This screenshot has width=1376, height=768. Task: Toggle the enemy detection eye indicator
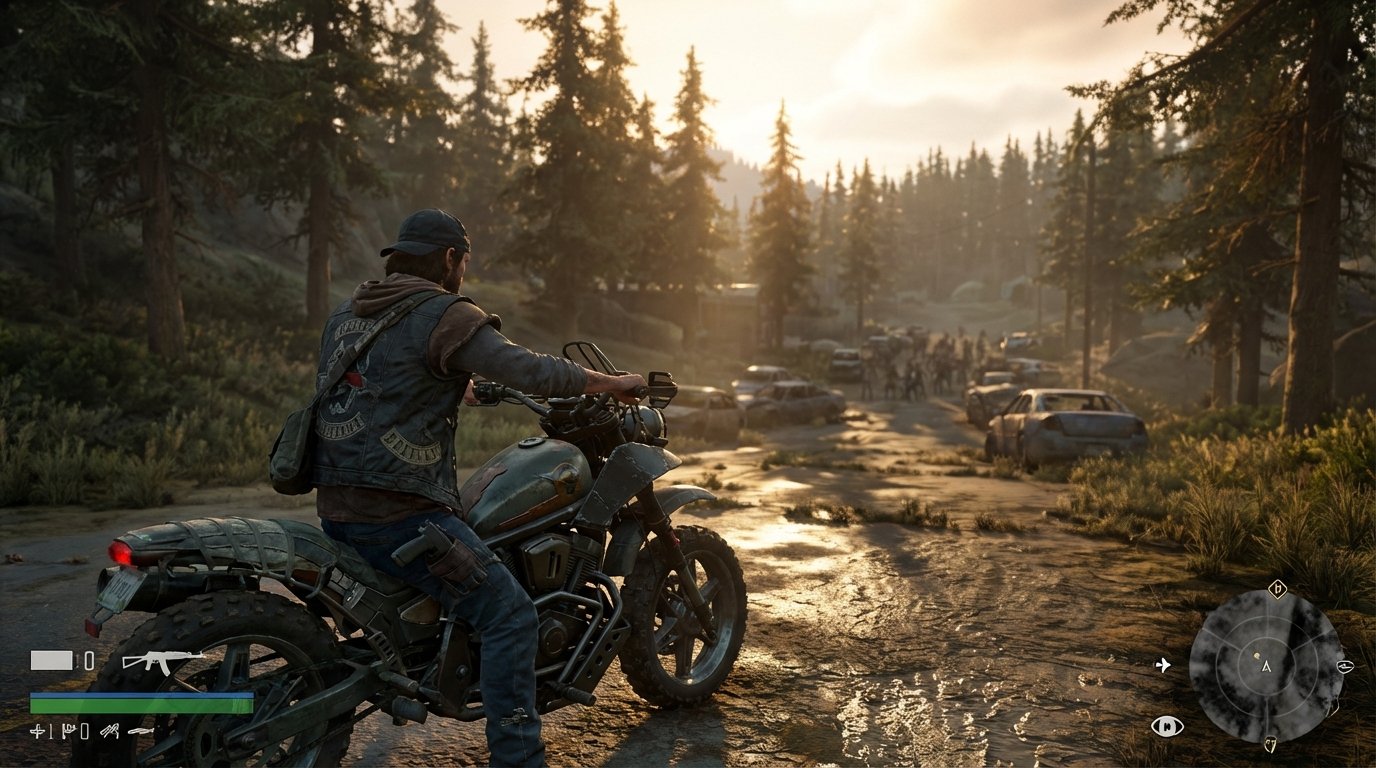[1167, 725]
